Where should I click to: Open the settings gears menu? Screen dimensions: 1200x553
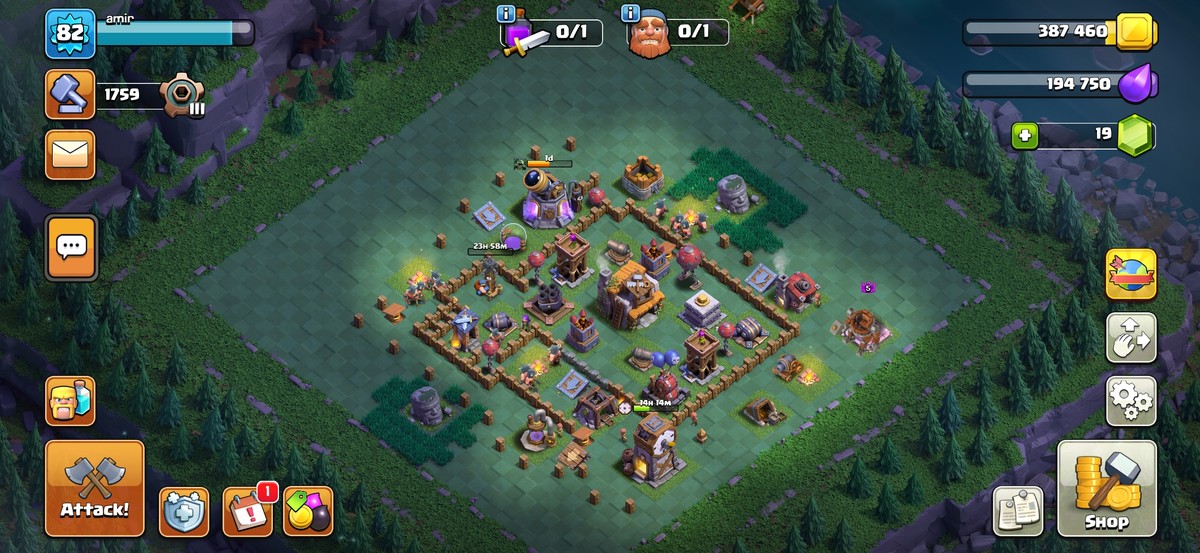pos(1131,402)
